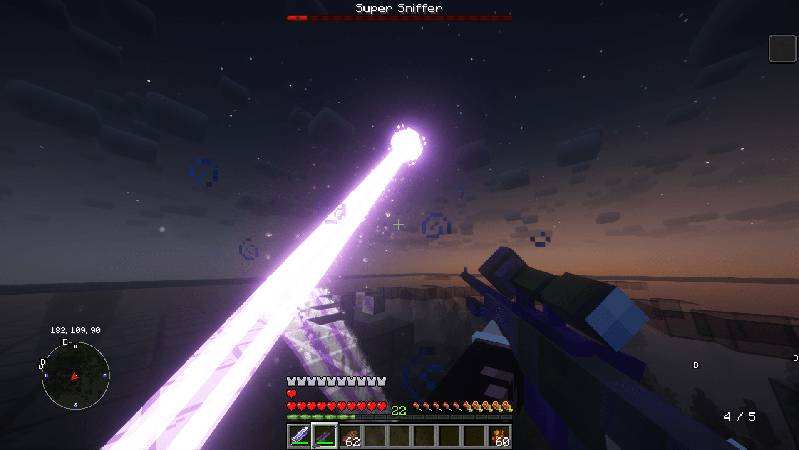Choose the hotbar stack of 62 items
The image size is (799, 450).
coord(350,435)
